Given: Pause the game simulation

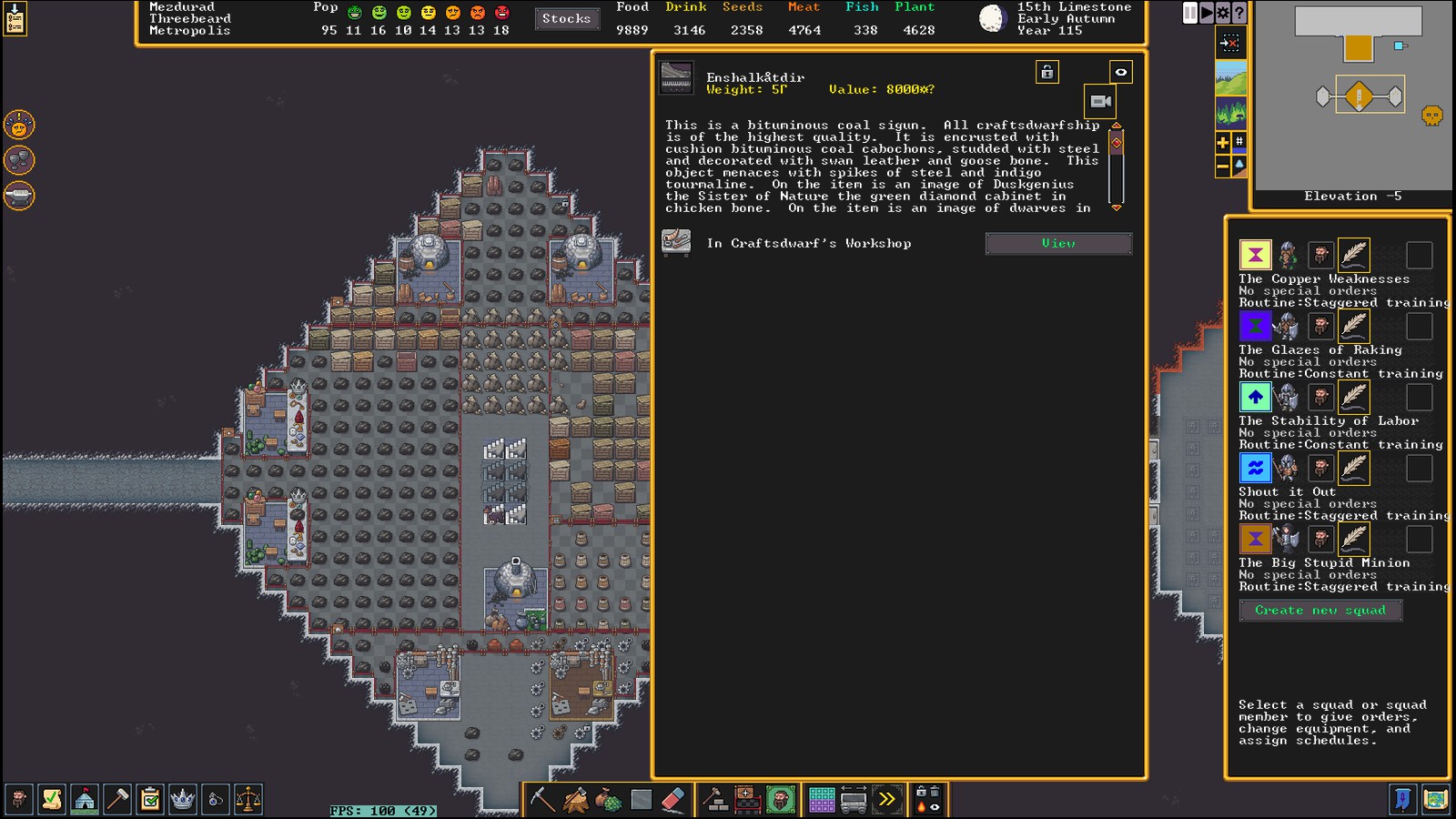Looking at the screenshot, I should pos(1190,13).
